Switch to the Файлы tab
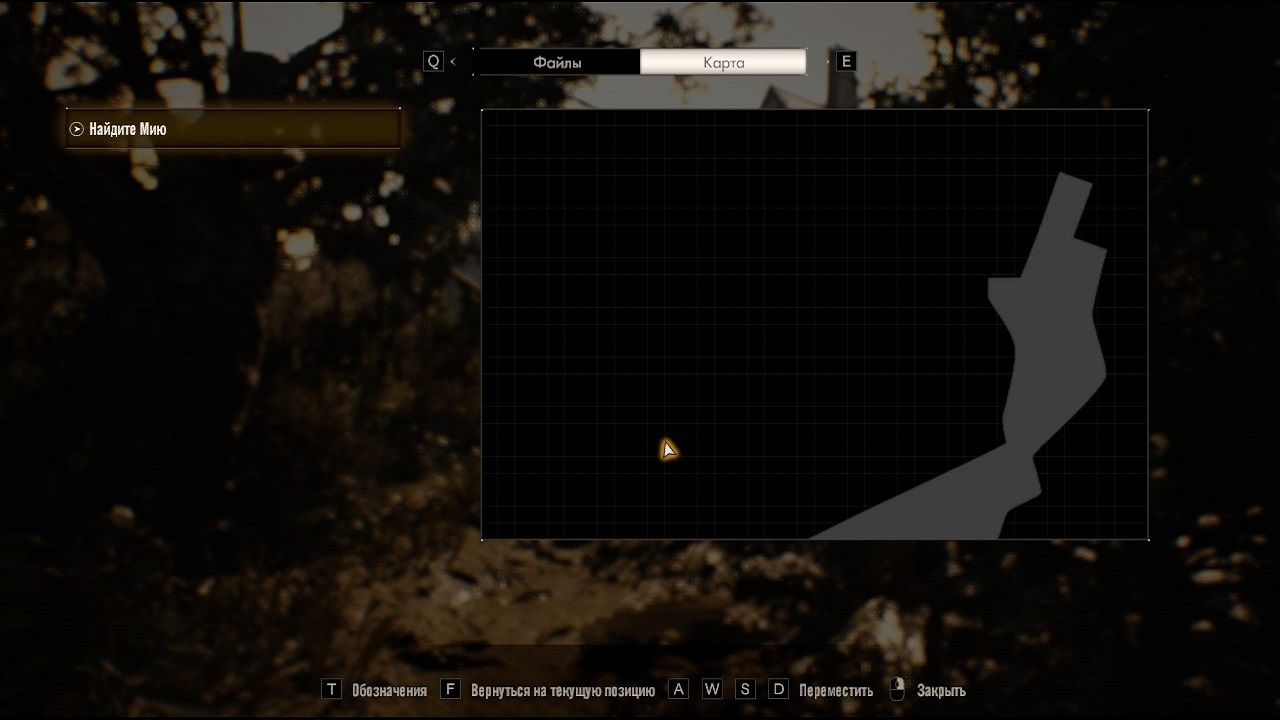The image size is (1280, 720). point(557,62)
